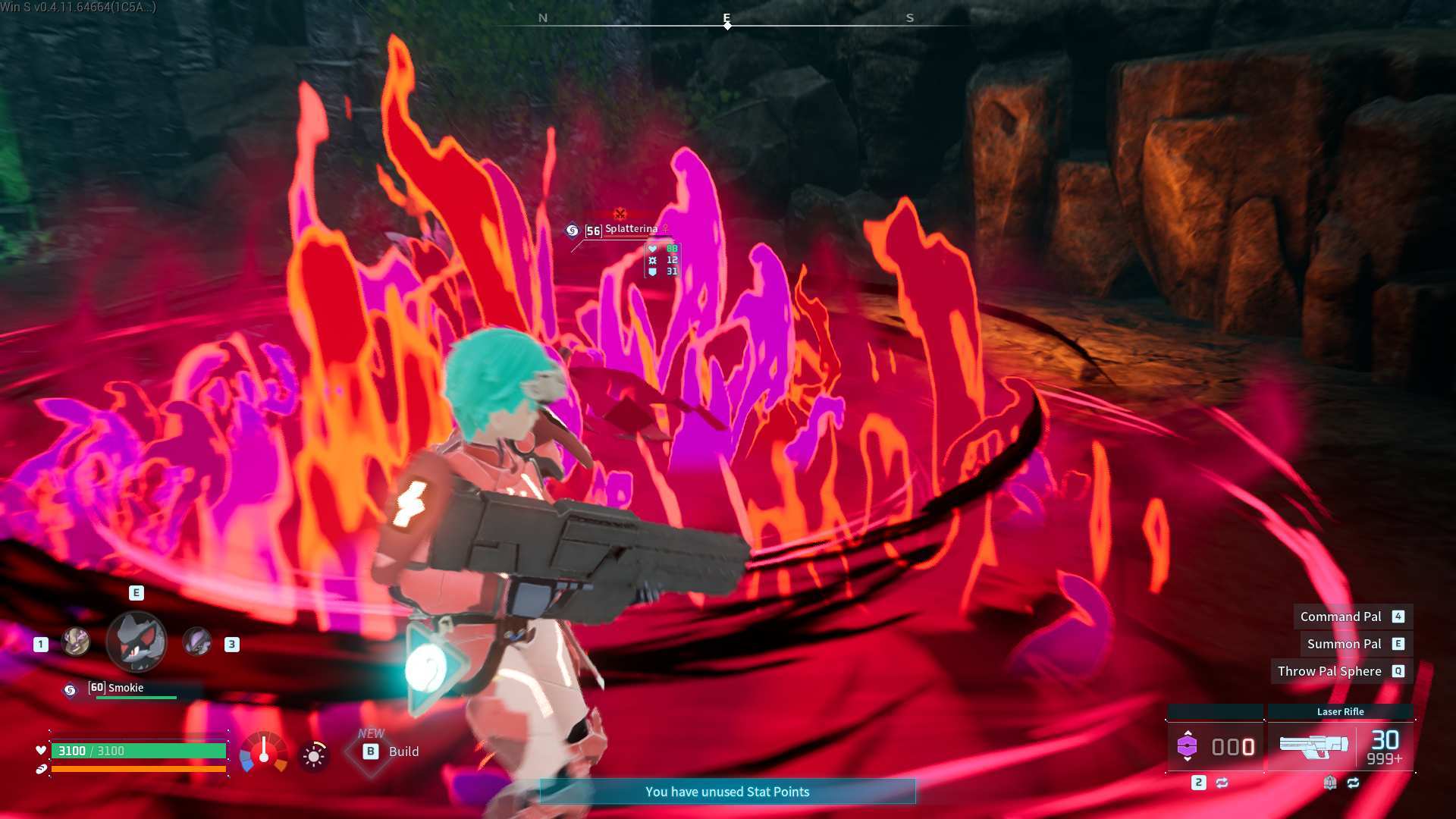Click the Build prompt labeled B
The height and width of the screenshot is (819, 1456).
371,751
